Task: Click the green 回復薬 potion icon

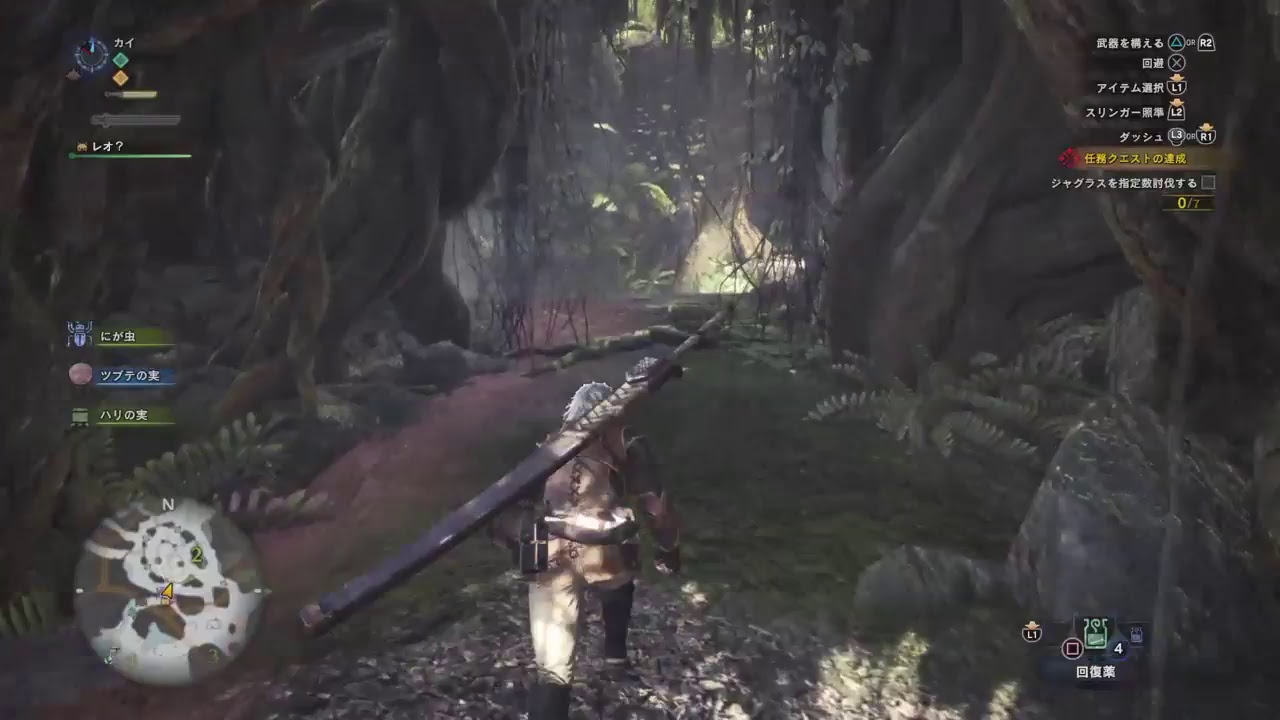Action: click(x=1095, y=634)
